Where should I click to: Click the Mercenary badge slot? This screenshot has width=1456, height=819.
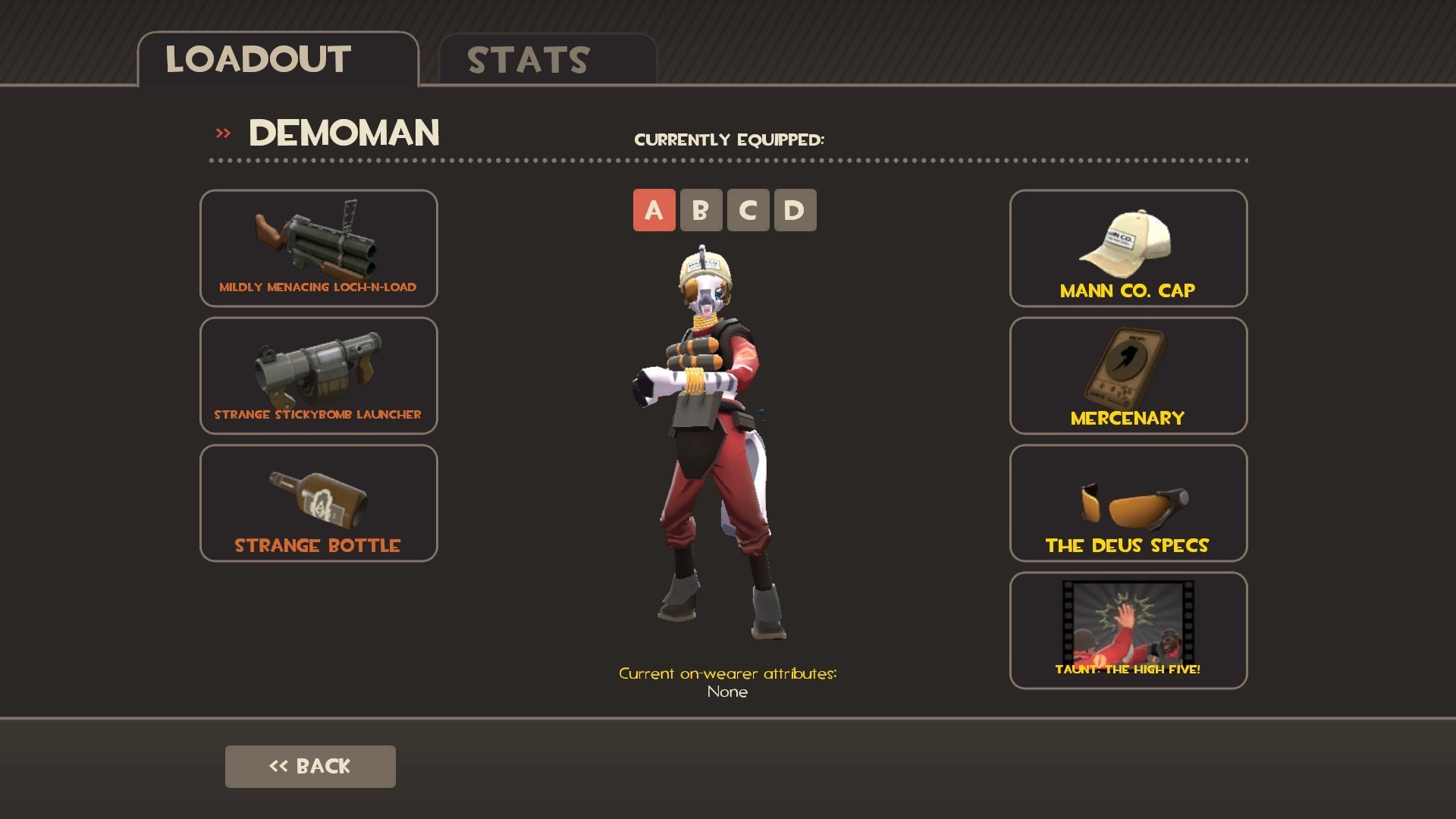click(x=1128, y=375)
